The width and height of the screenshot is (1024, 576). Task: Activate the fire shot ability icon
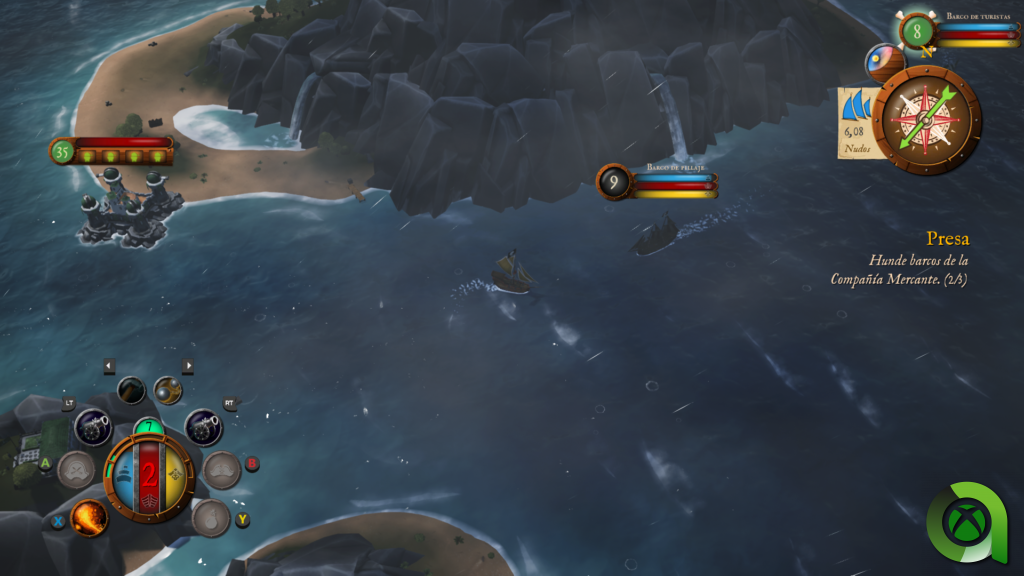coord(89,516)
